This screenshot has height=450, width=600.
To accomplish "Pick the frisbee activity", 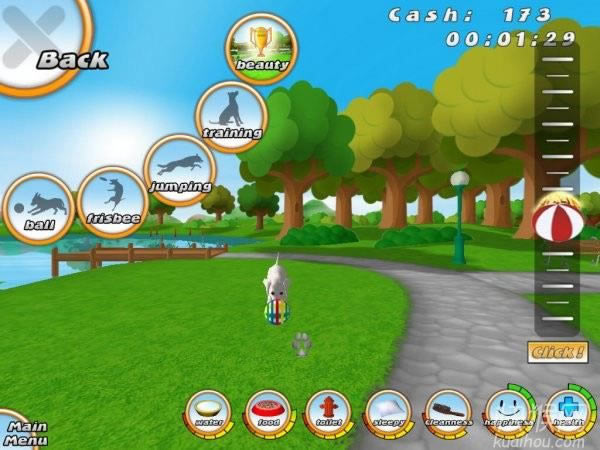I will click(112, 201).
